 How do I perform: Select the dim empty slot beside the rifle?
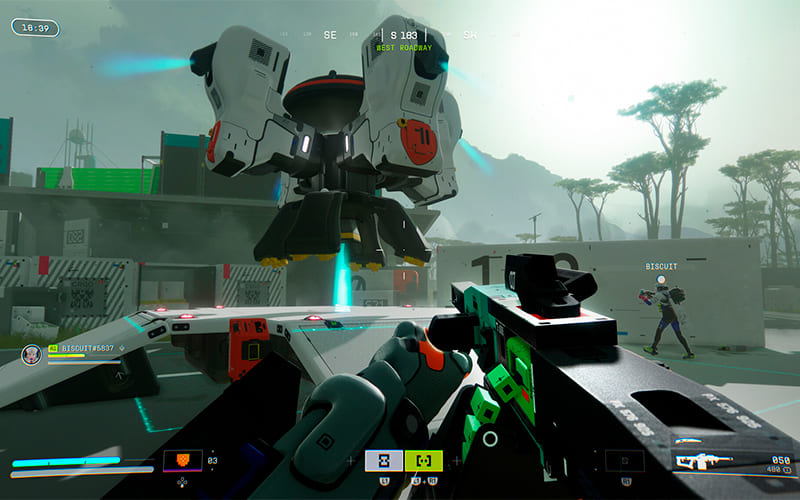624,460
